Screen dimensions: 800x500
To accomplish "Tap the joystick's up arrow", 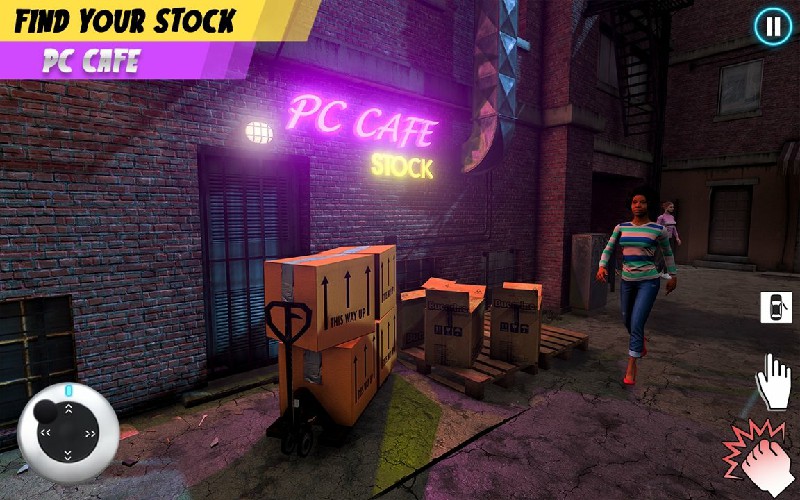I will 68,410.
